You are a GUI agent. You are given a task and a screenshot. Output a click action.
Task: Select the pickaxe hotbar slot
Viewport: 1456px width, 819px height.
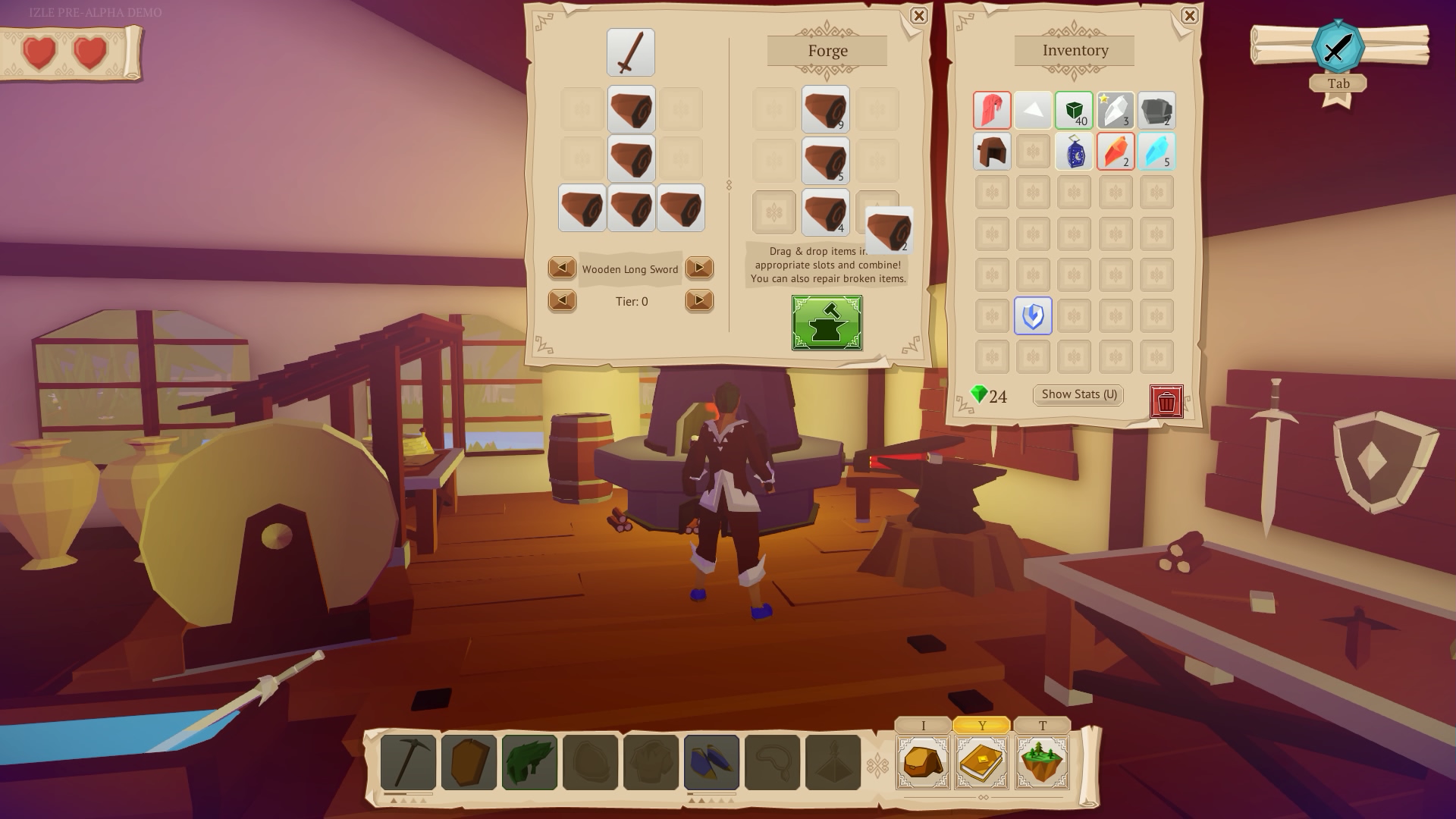[408, 761]
